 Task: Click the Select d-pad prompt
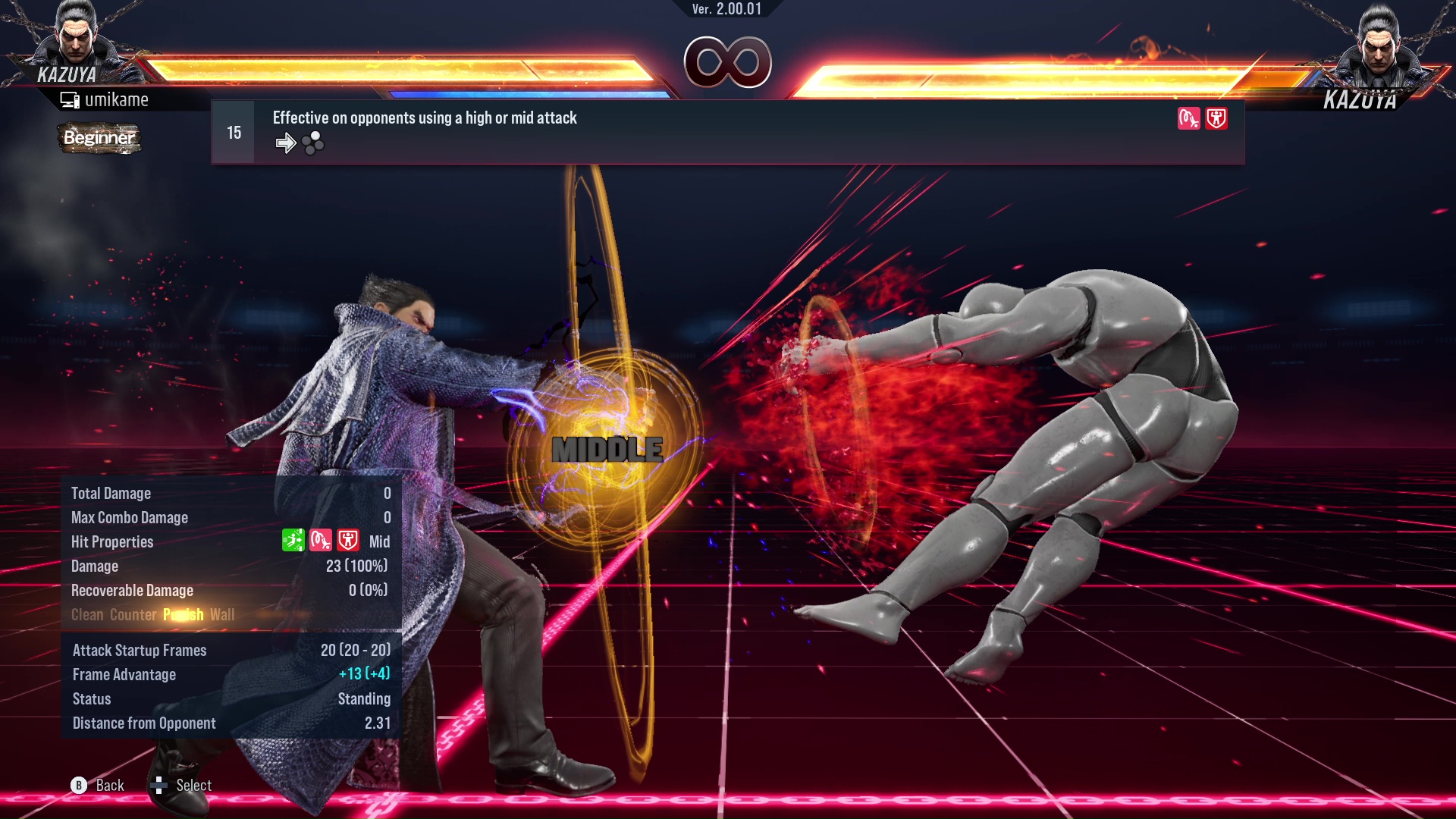162,785
